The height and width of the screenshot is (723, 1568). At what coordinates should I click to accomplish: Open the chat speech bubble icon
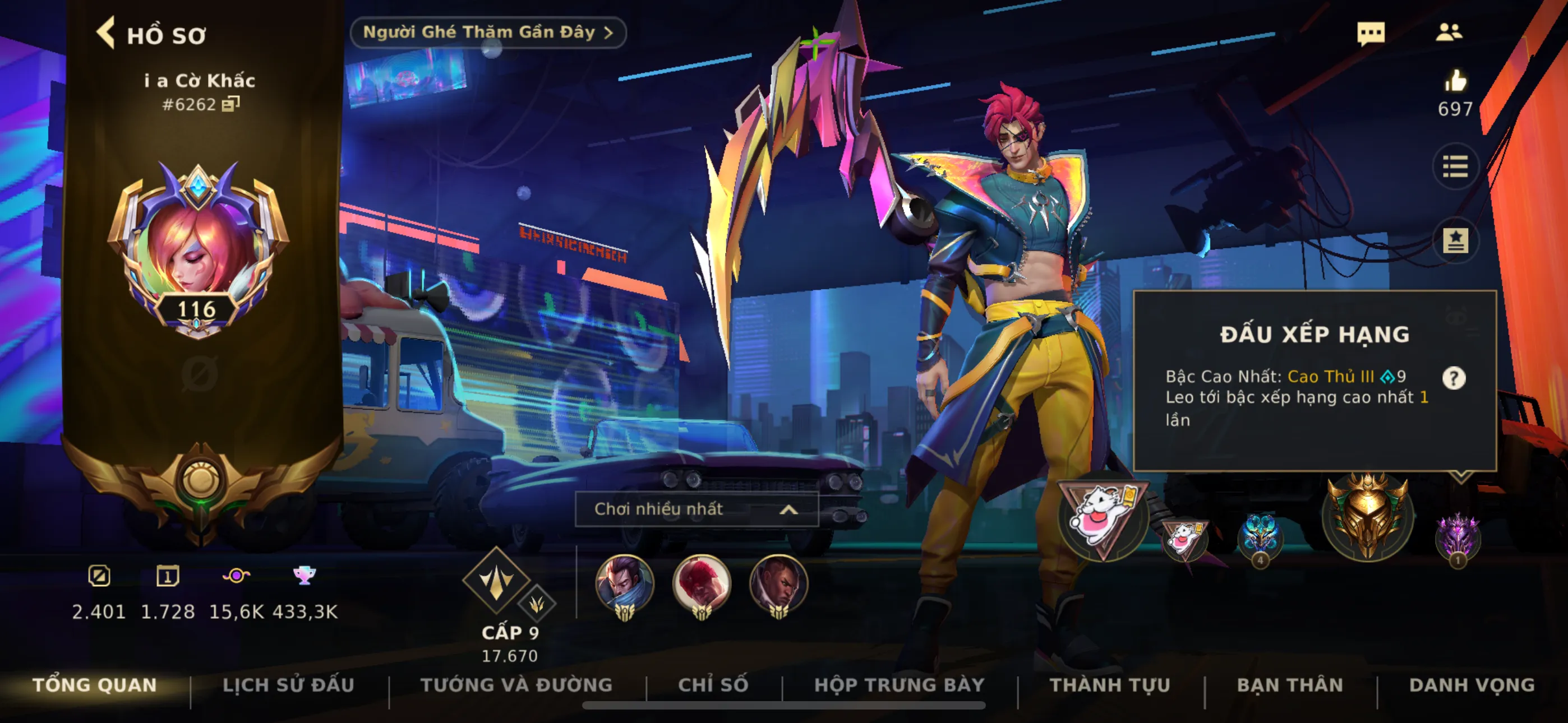click(x=1370, y=33)
